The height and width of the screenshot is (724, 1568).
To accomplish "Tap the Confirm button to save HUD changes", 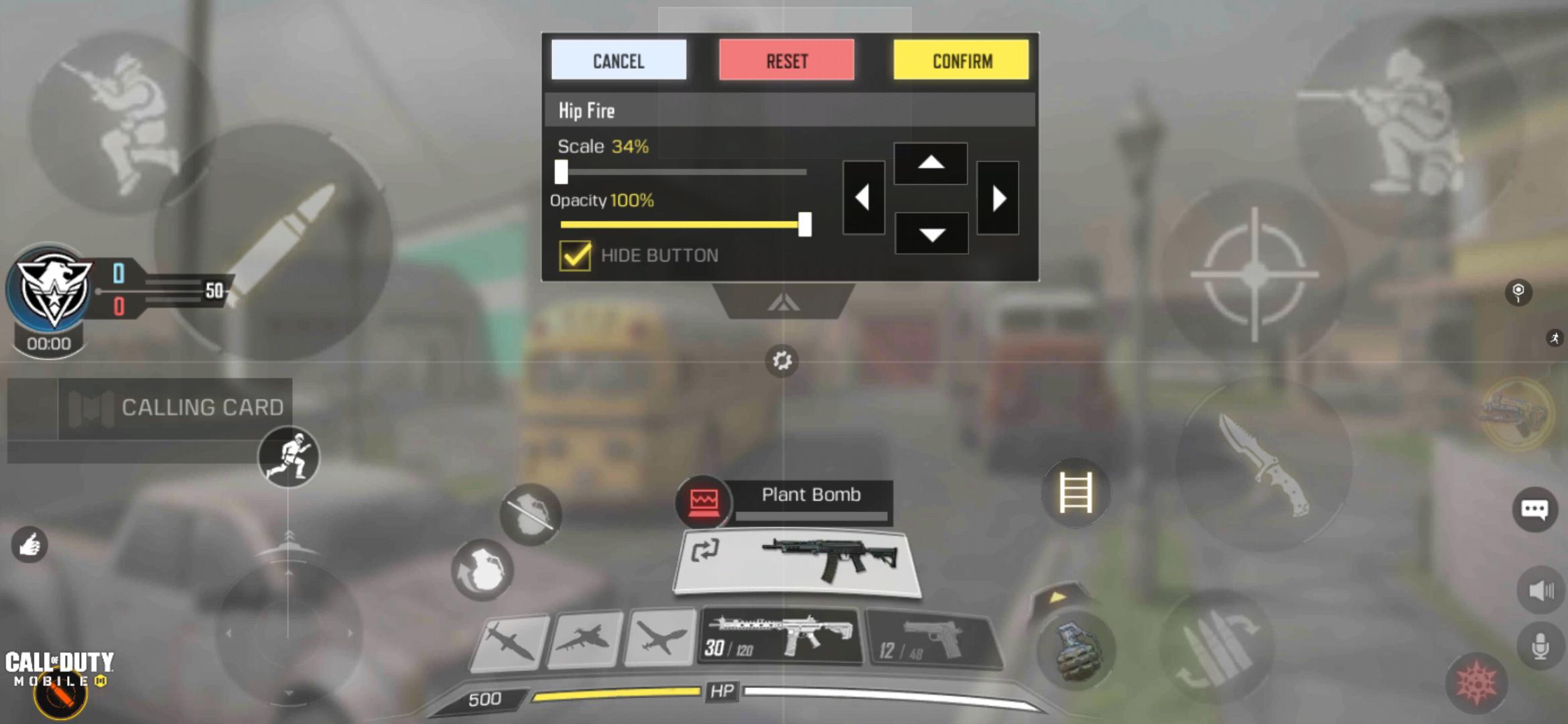I will 961,61.
